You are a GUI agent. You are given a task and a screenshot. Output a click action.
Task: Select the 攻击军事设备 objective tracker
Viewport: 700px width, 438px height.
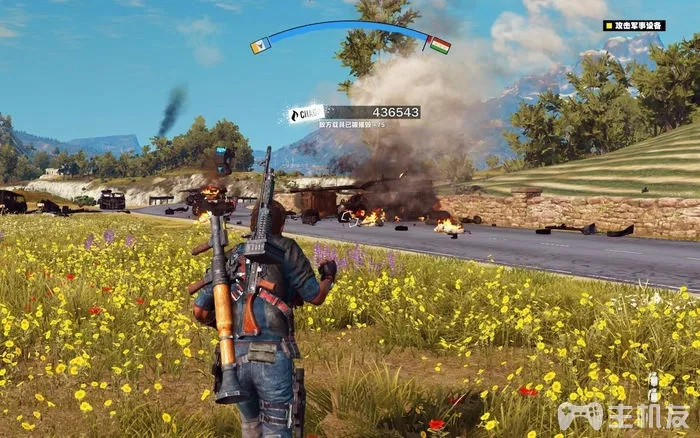click(634, 26)
